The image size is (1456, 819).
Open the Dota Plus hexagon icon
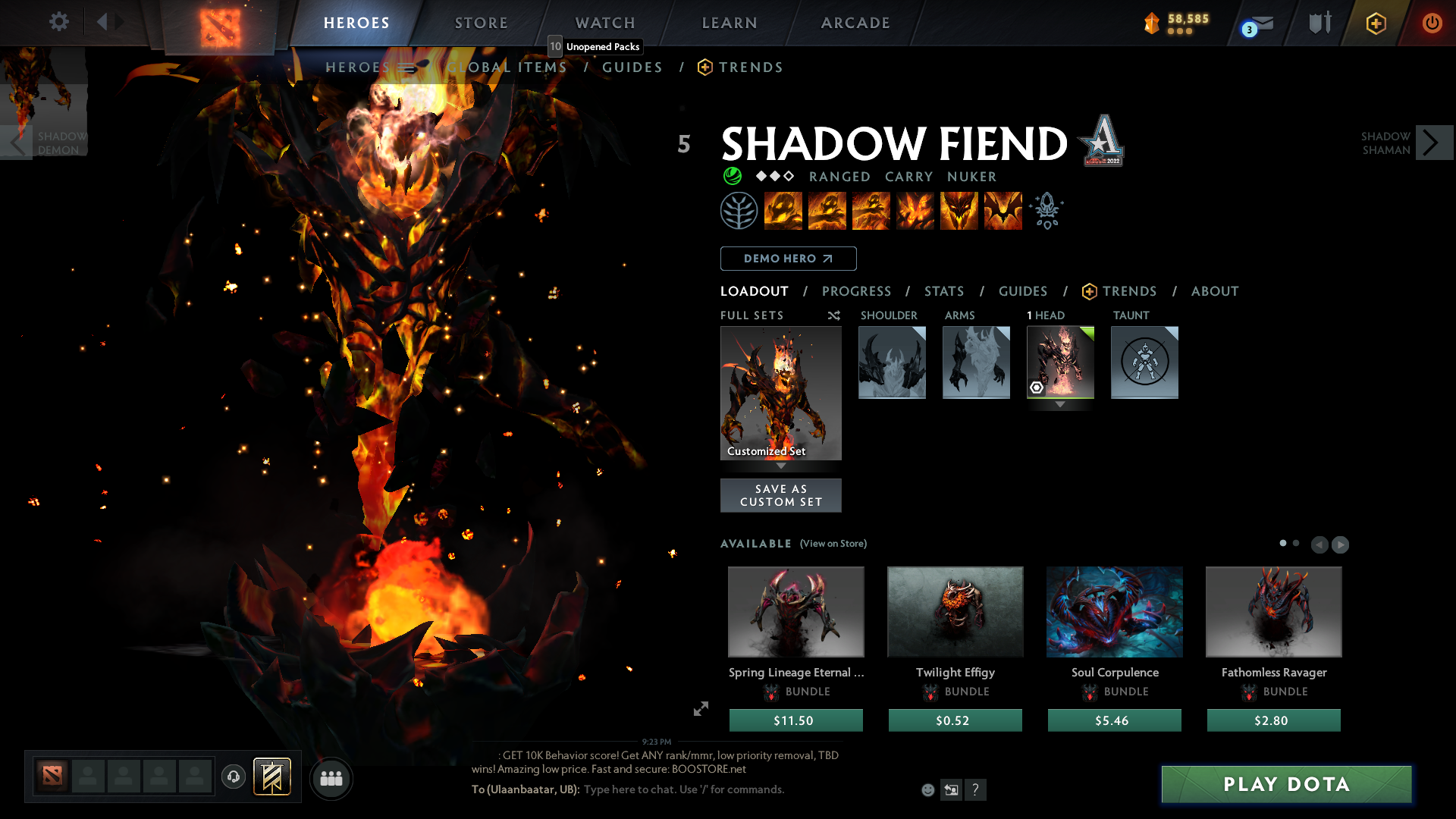point(1376,23)
